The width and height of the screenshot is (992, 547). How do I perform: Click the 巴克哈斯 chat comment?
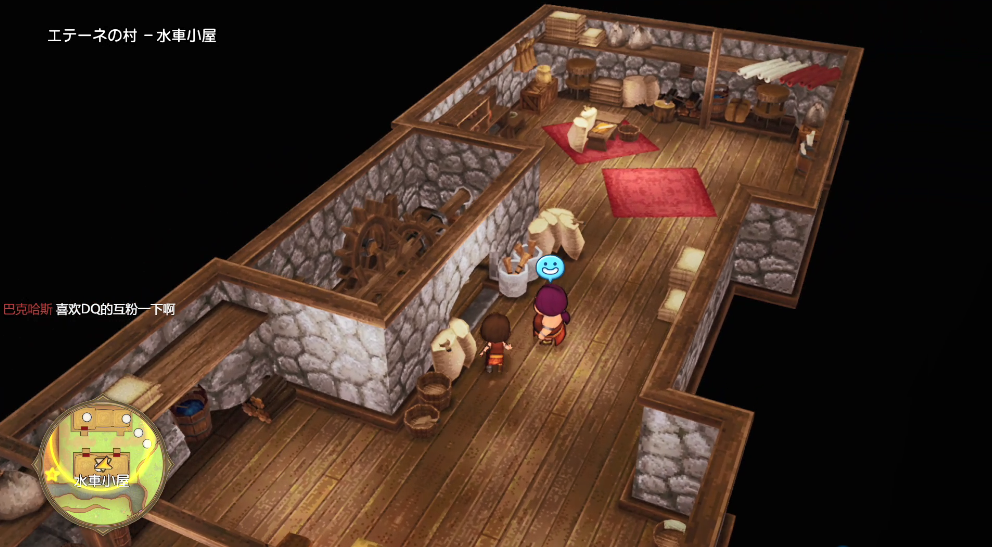(89, 310)
